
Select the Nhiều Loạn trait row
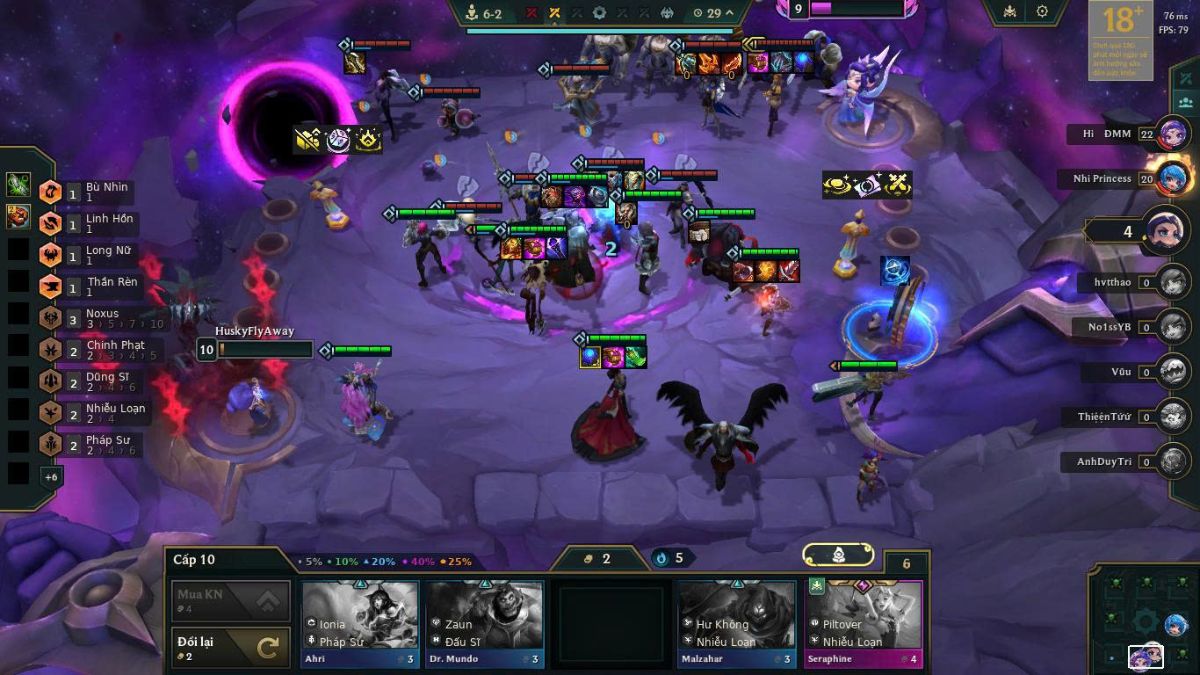pyautogui.click(x=100, y=413)
